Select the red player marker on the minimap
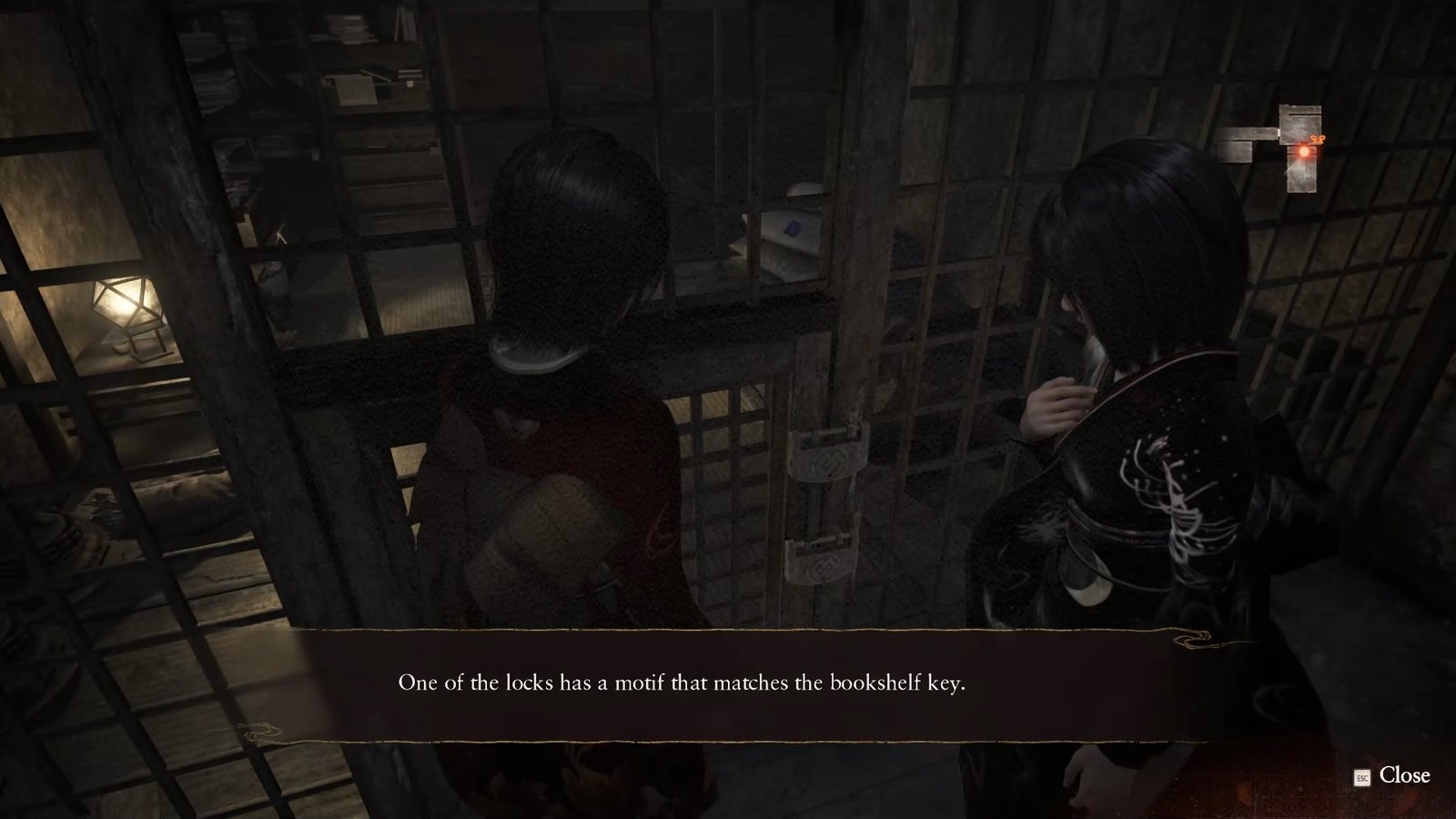 [x=1304, y=151]
